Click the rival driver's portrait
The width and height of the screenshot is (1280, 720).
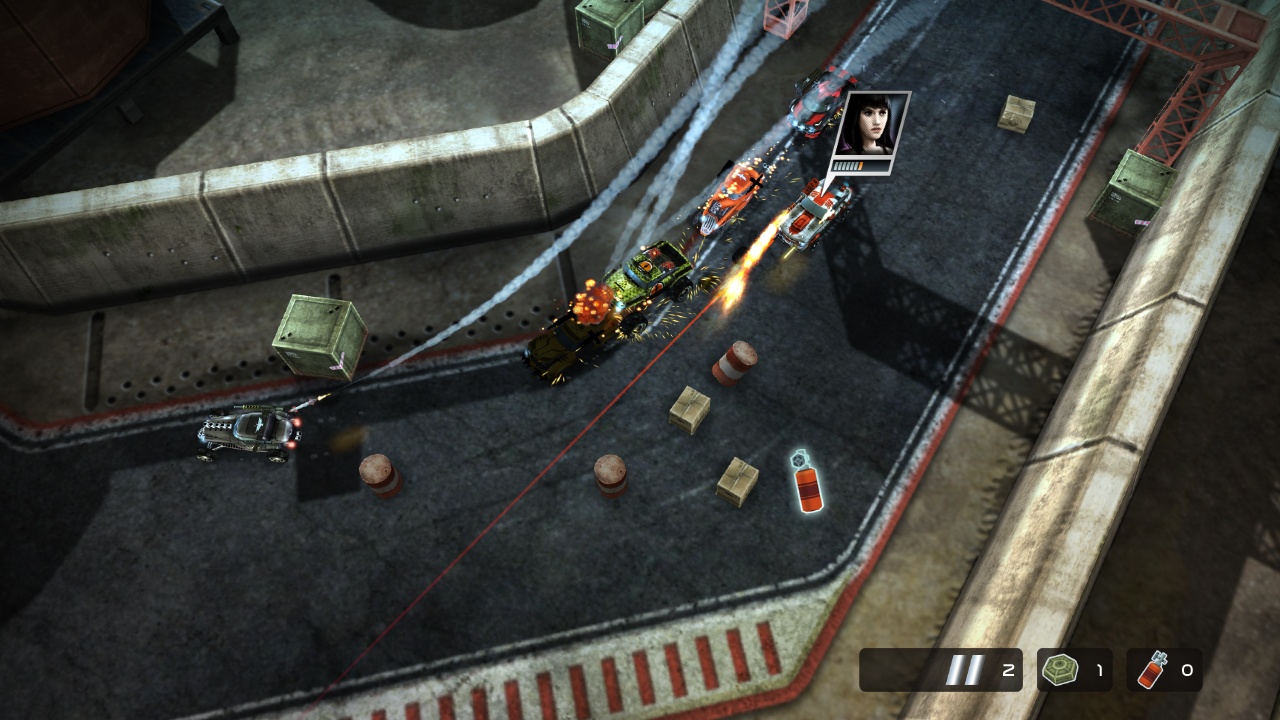point(873,125)
